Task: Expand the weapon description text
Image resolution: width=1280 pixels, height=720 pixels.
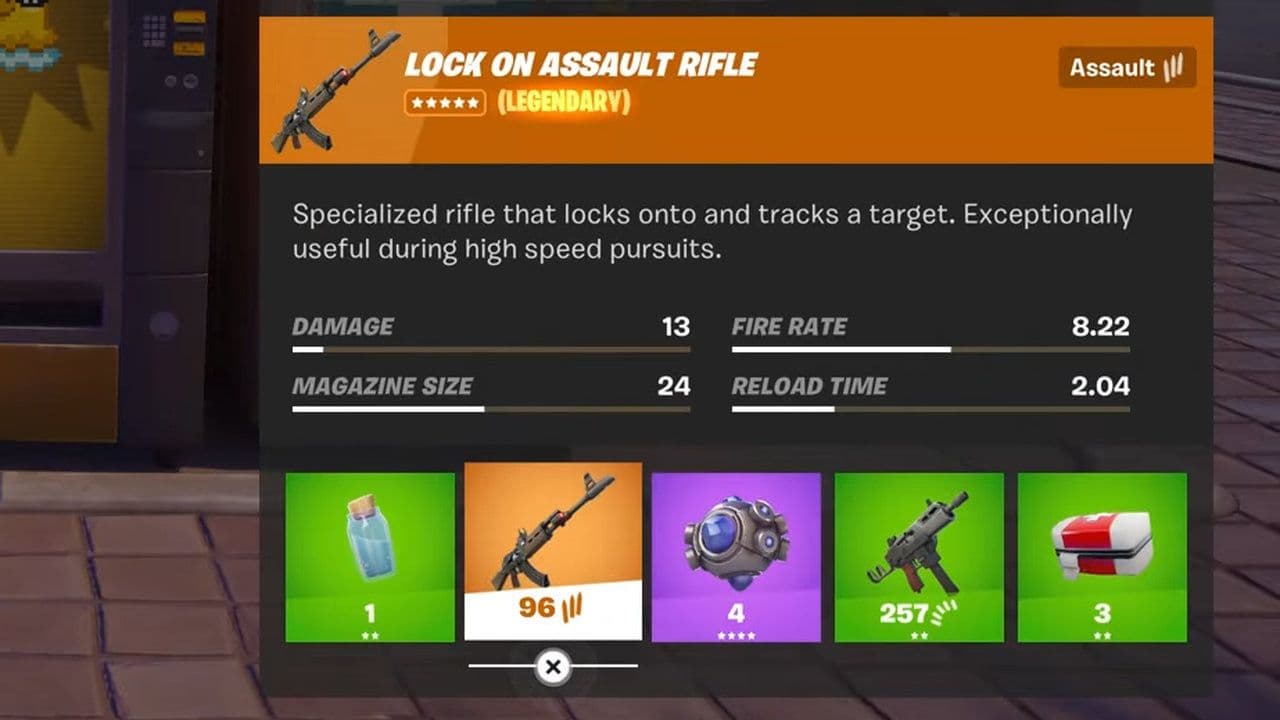Action: tap(710, 231)
